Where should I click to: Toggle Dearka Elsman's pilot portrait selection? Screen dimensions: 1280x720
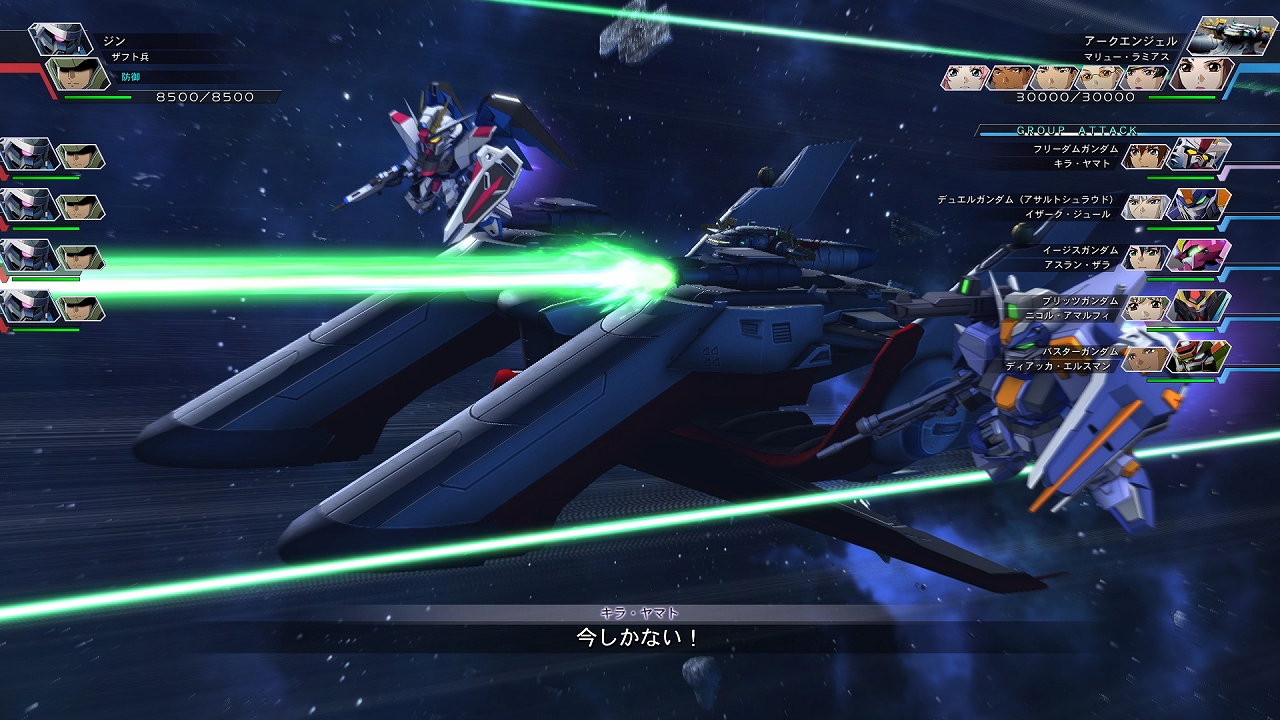pyautogui.click(x=1147, y=358)
